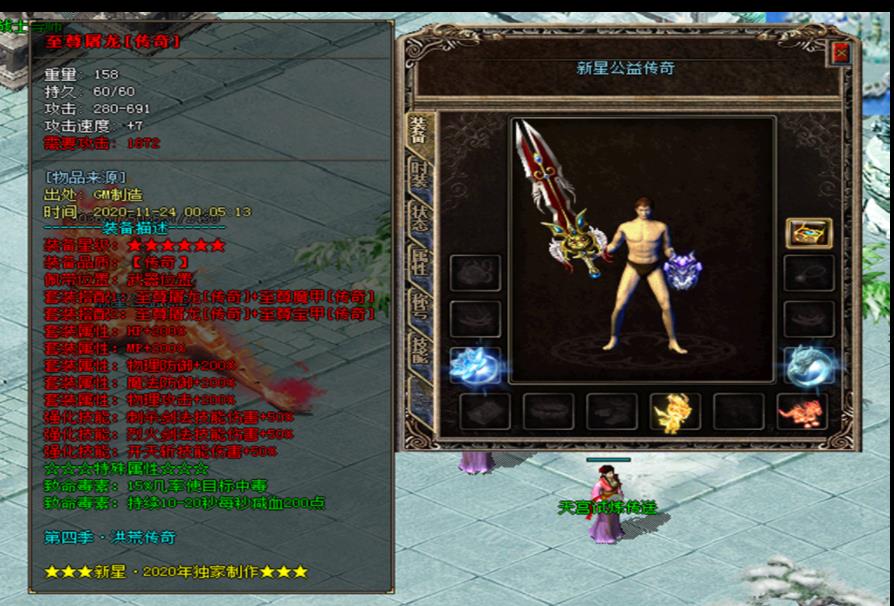The height and width of the screenshot is (606, 894).
Task: Pick the red dragon item slot
Action: pos(801,412)
